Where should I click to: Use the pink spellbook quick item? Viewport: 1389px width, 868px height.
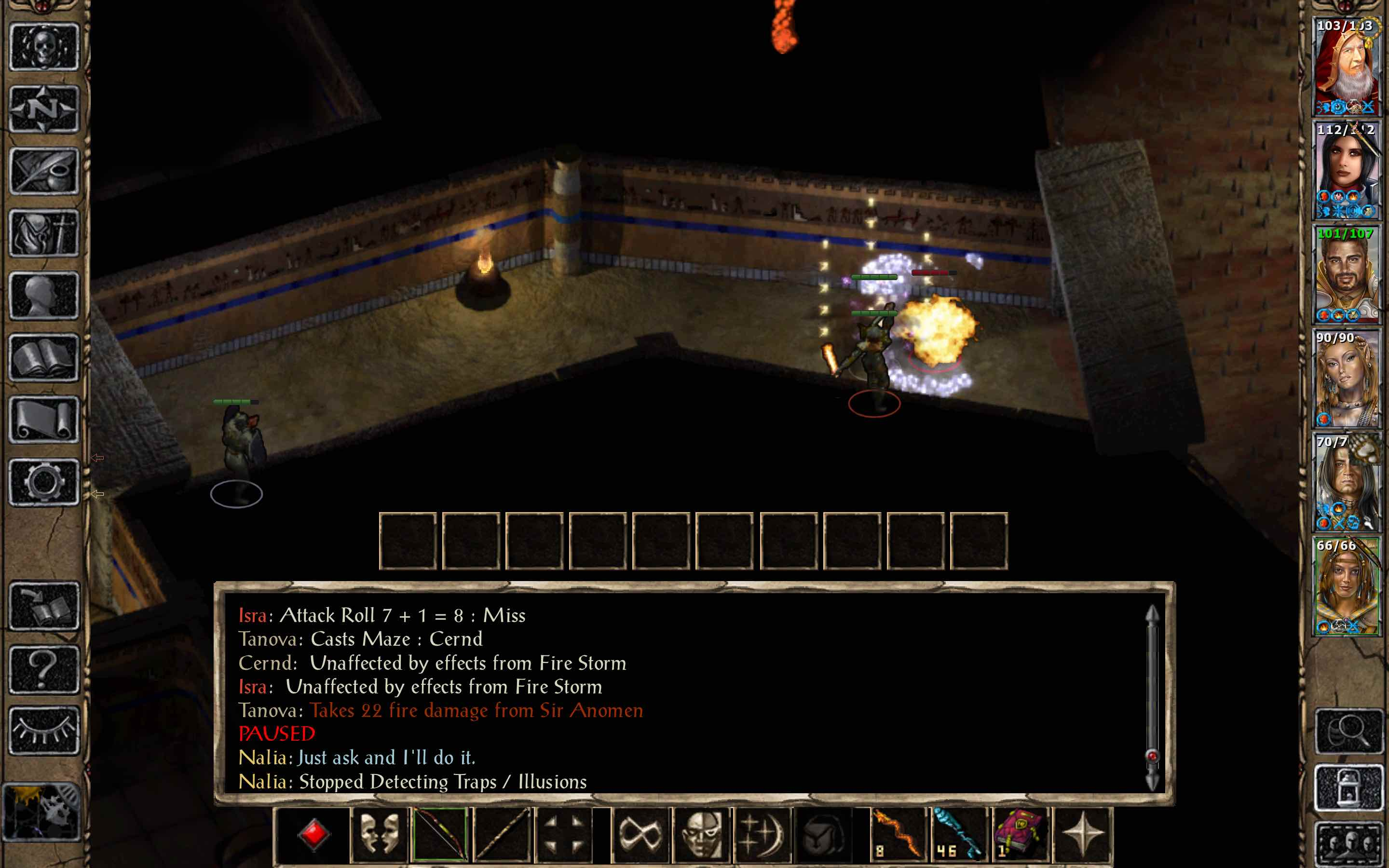1020,834
